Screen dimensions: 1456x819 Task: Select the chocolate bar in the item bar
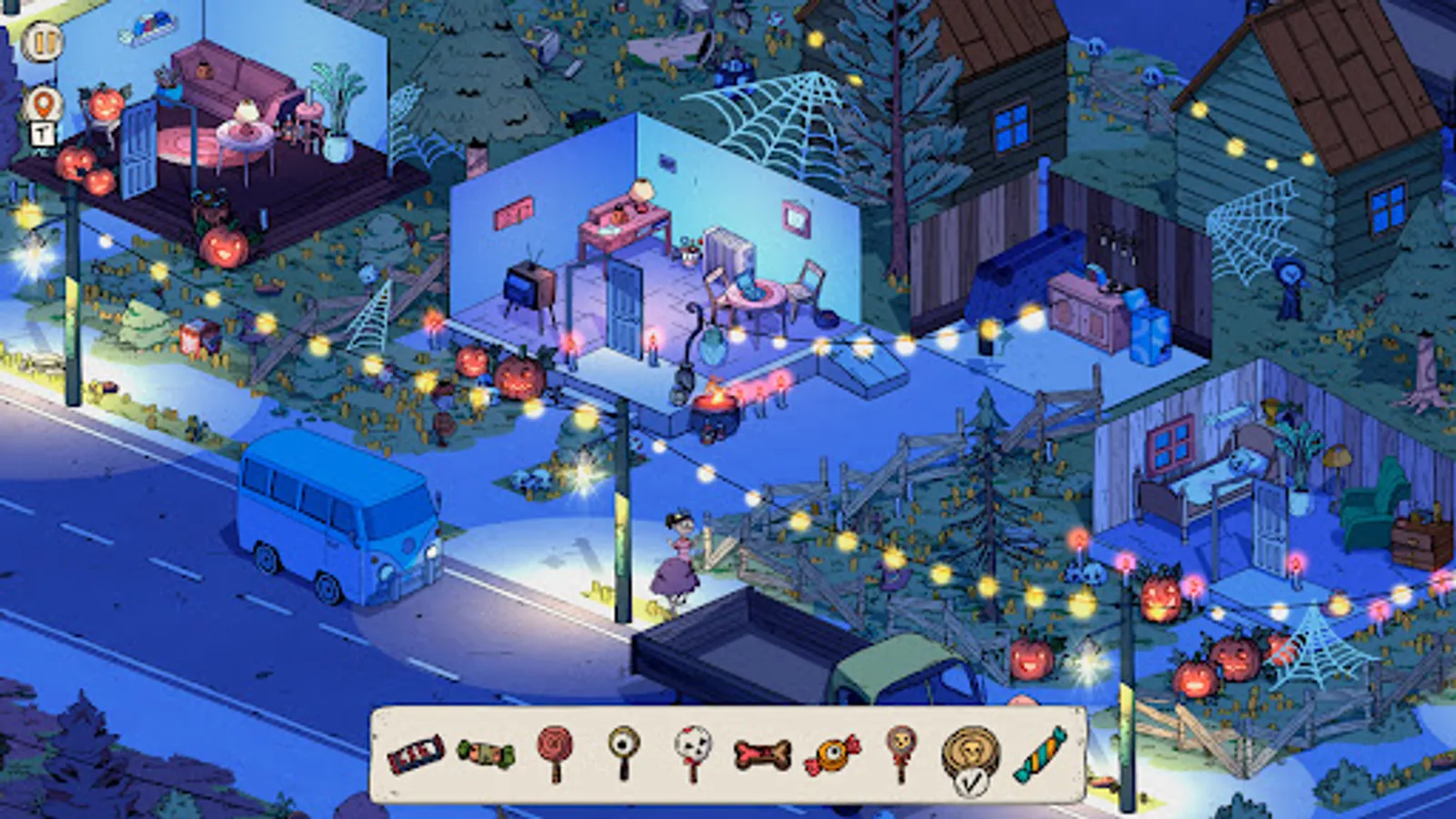tap(415, 753)
